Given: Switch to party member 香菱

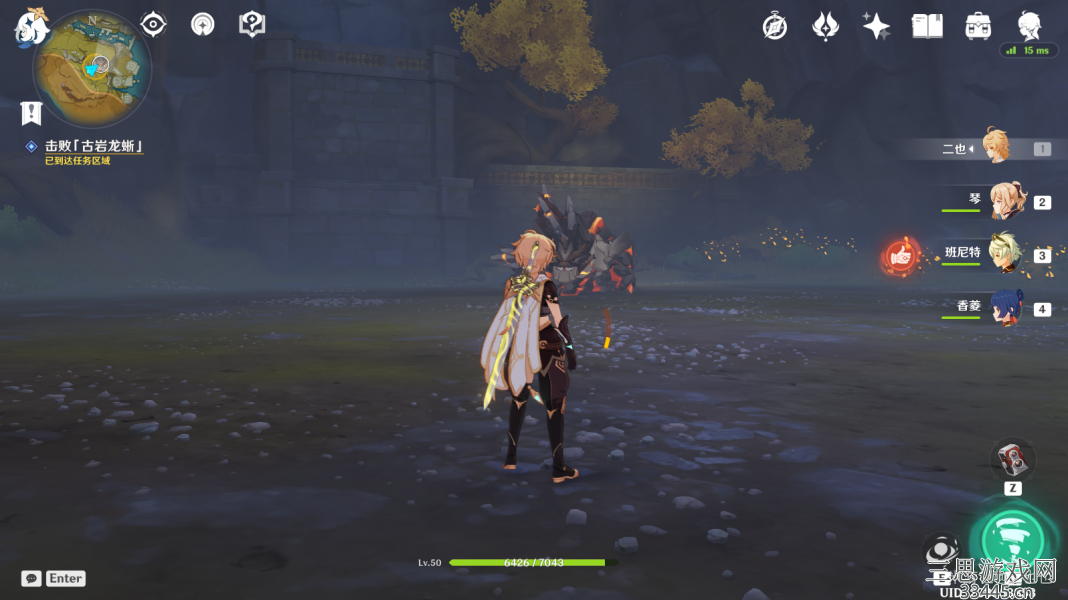Looking at the screenshot, I should coord(1006,308).
